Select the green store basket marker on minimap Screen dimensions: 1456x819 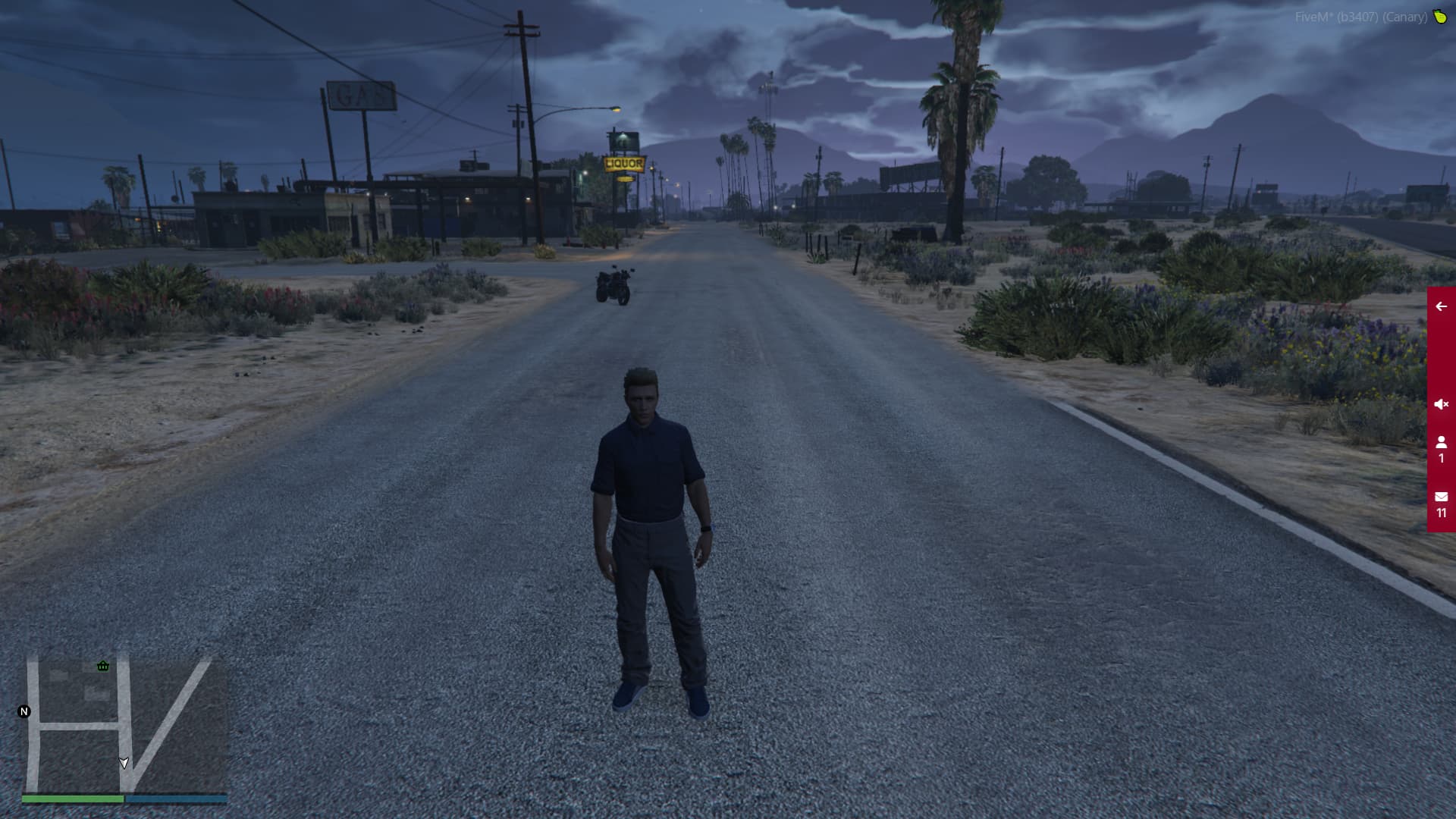coord(103,666)
